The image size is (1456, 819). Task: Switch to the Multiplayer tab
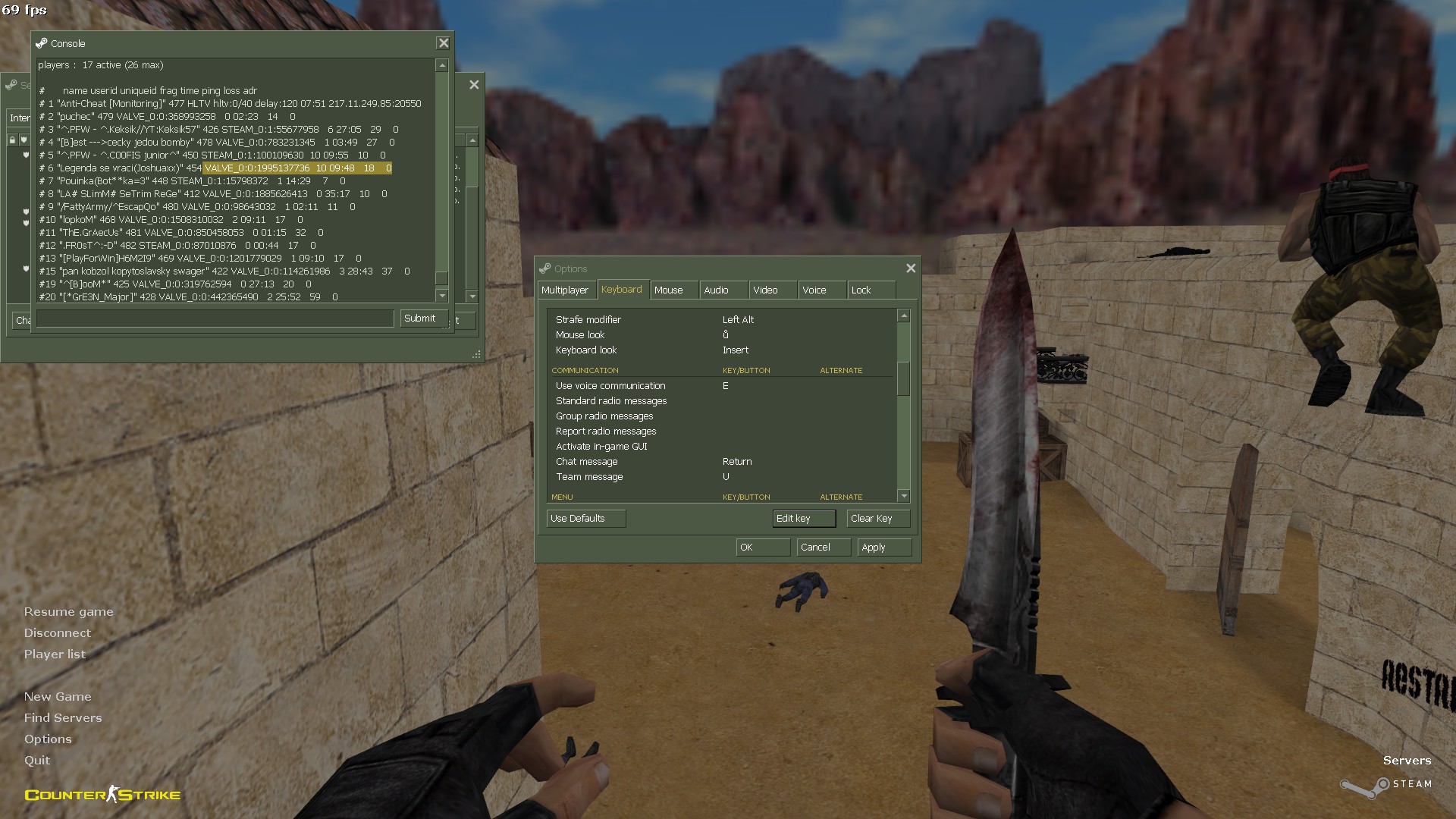point(565,290)
